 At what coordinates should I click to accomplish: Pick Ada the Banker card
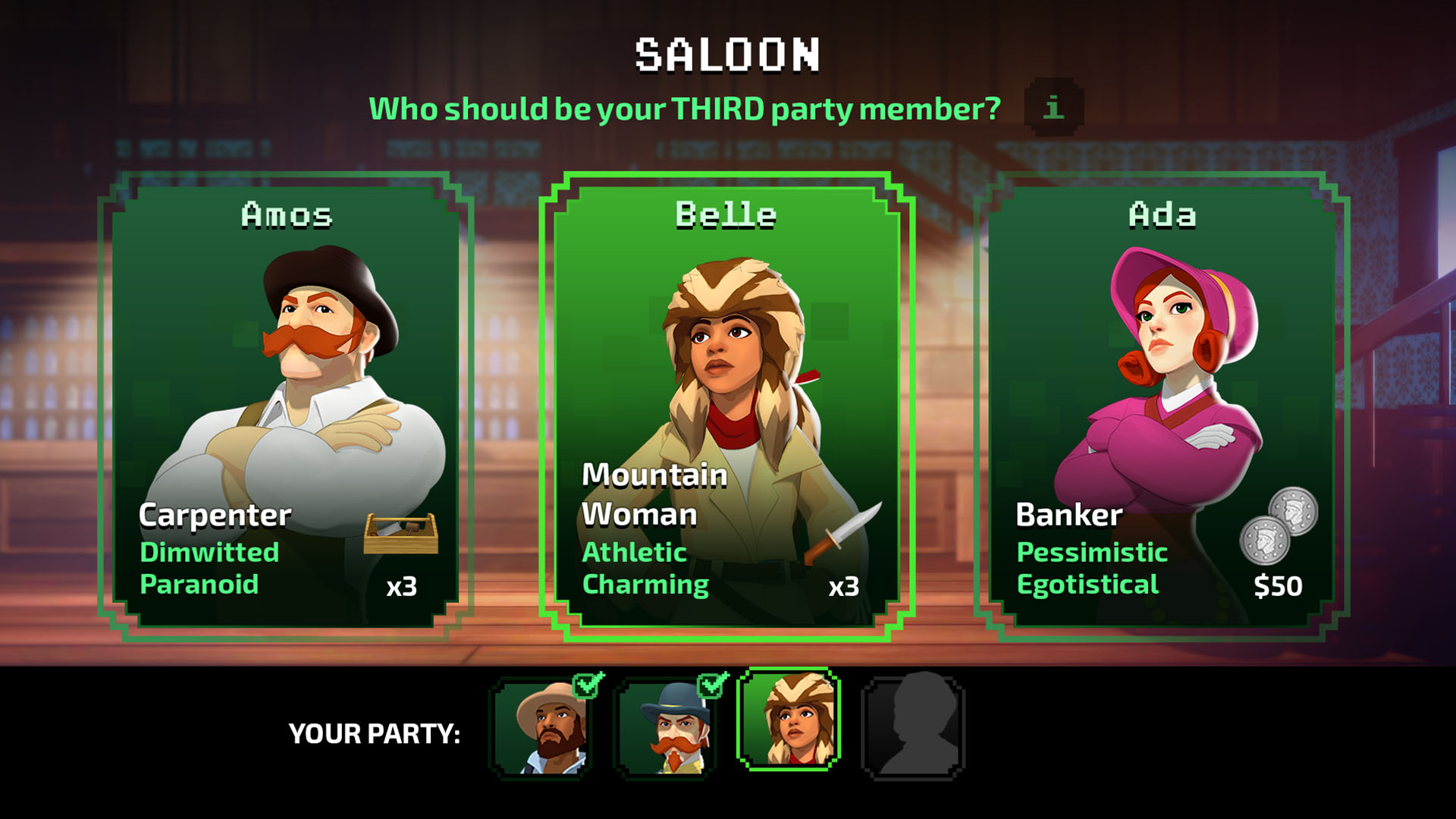pyautogui.click(x=1162, y=407)
